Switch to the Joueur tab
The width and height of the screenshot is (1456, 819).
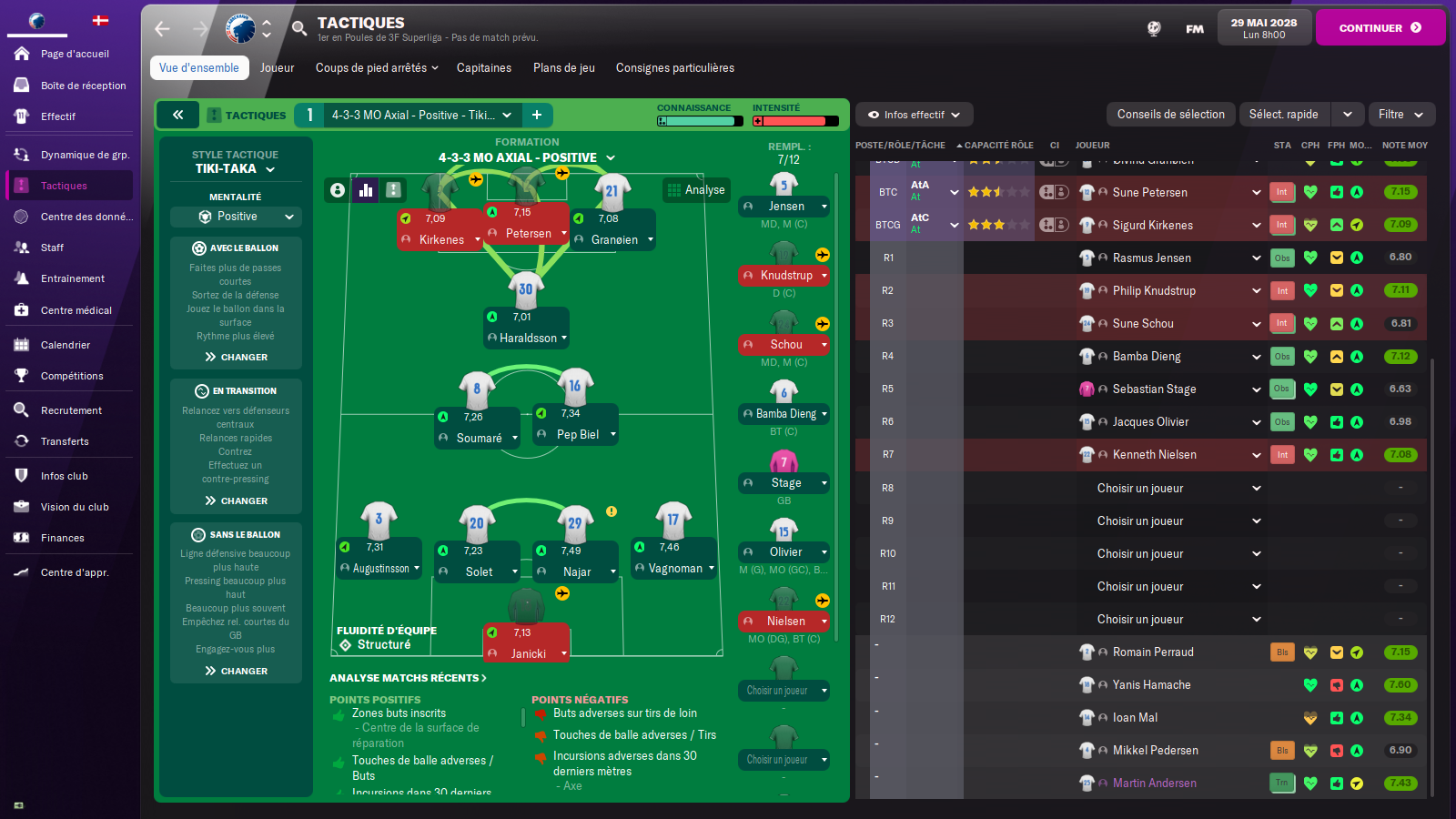click(x=277, y=68)
